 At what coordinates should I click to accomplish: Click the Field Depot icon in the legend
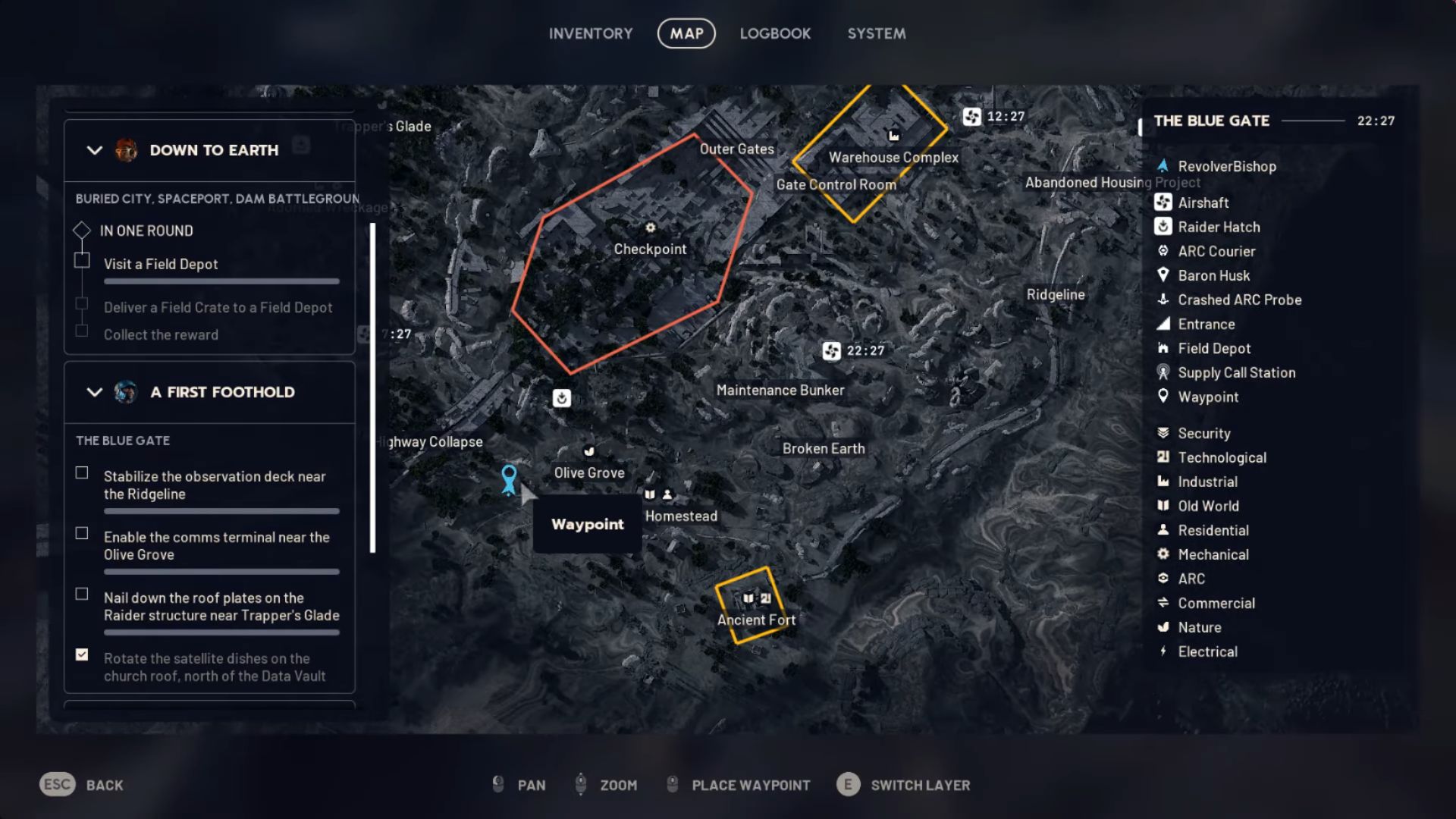click(1163, 348)
